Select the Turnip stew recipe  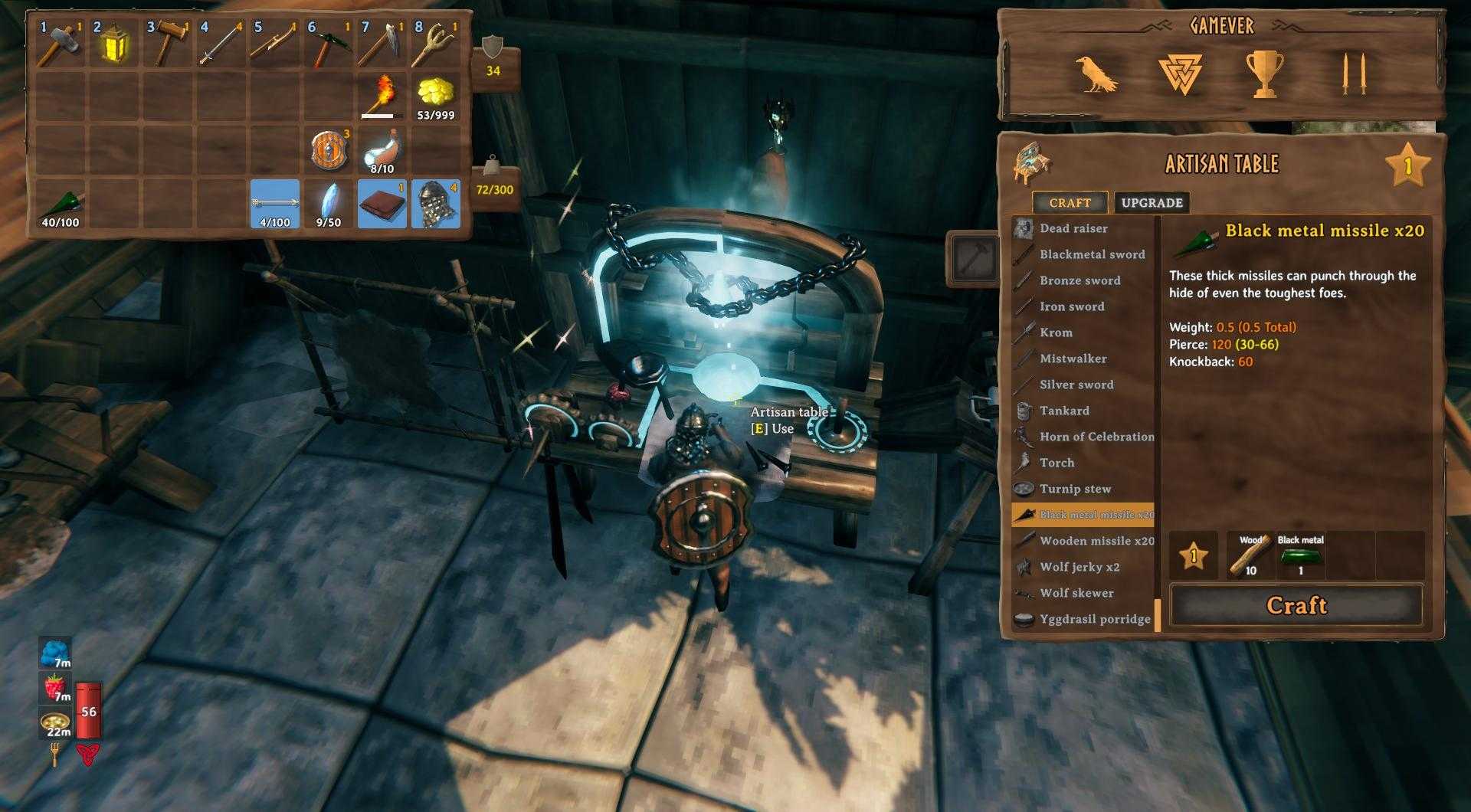pyautogui.click(x=1074, y=489)
